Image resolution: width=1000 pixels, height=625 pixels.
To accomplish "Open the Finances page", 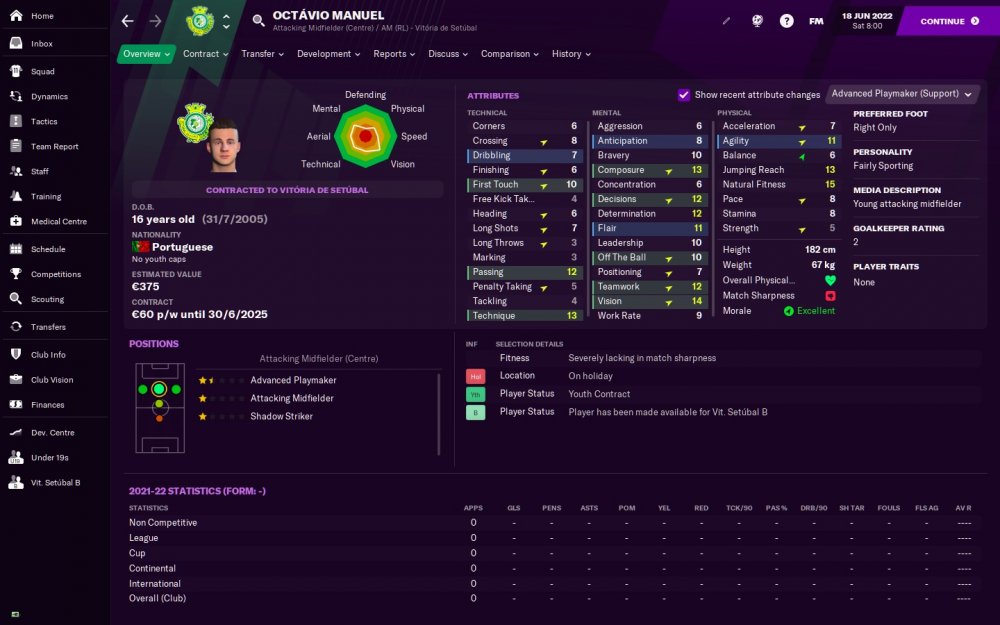I will (x=47, y=405).
